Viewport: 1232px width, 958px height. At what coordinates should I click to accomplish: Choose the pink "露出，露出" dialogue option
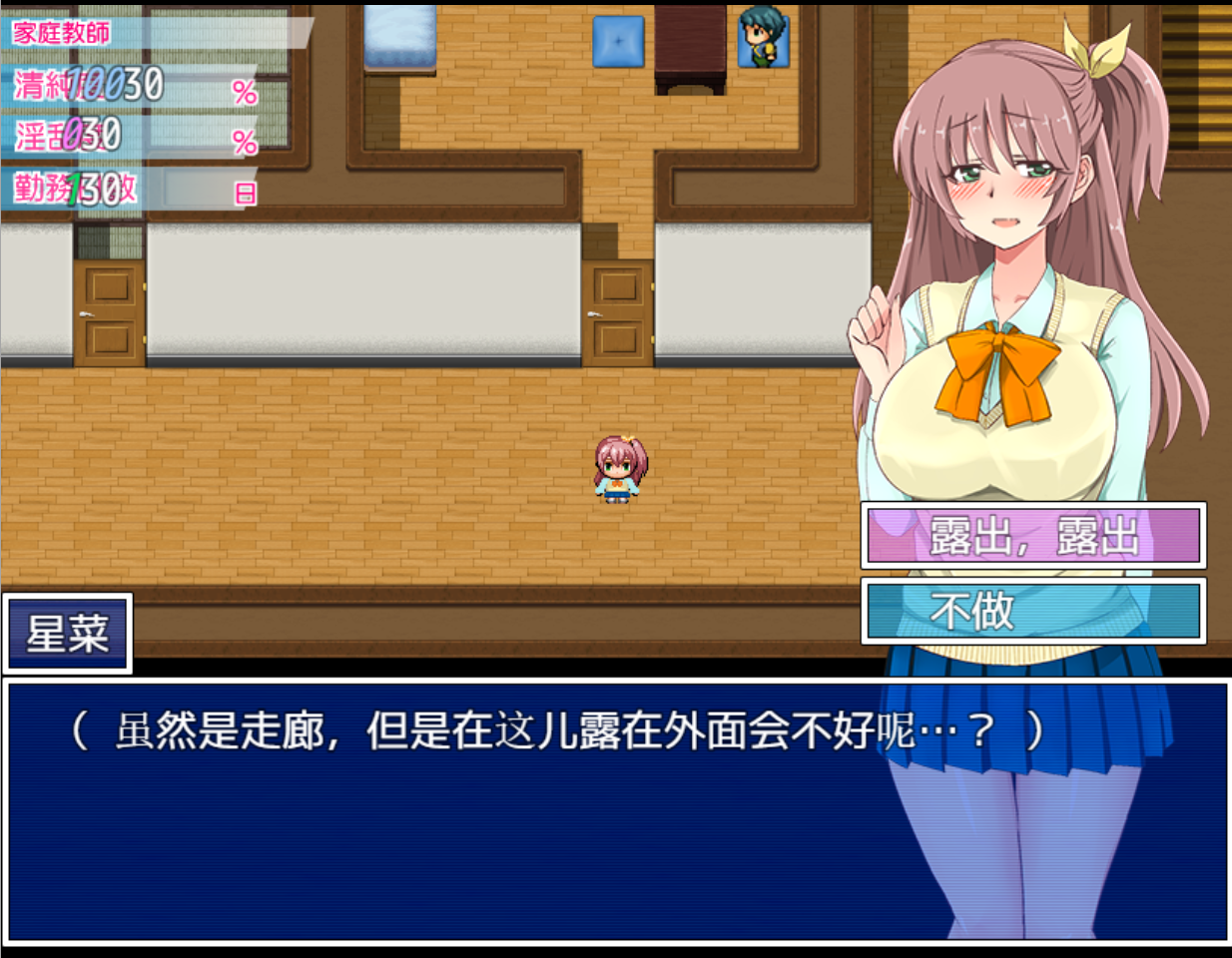click(1033, 536)
